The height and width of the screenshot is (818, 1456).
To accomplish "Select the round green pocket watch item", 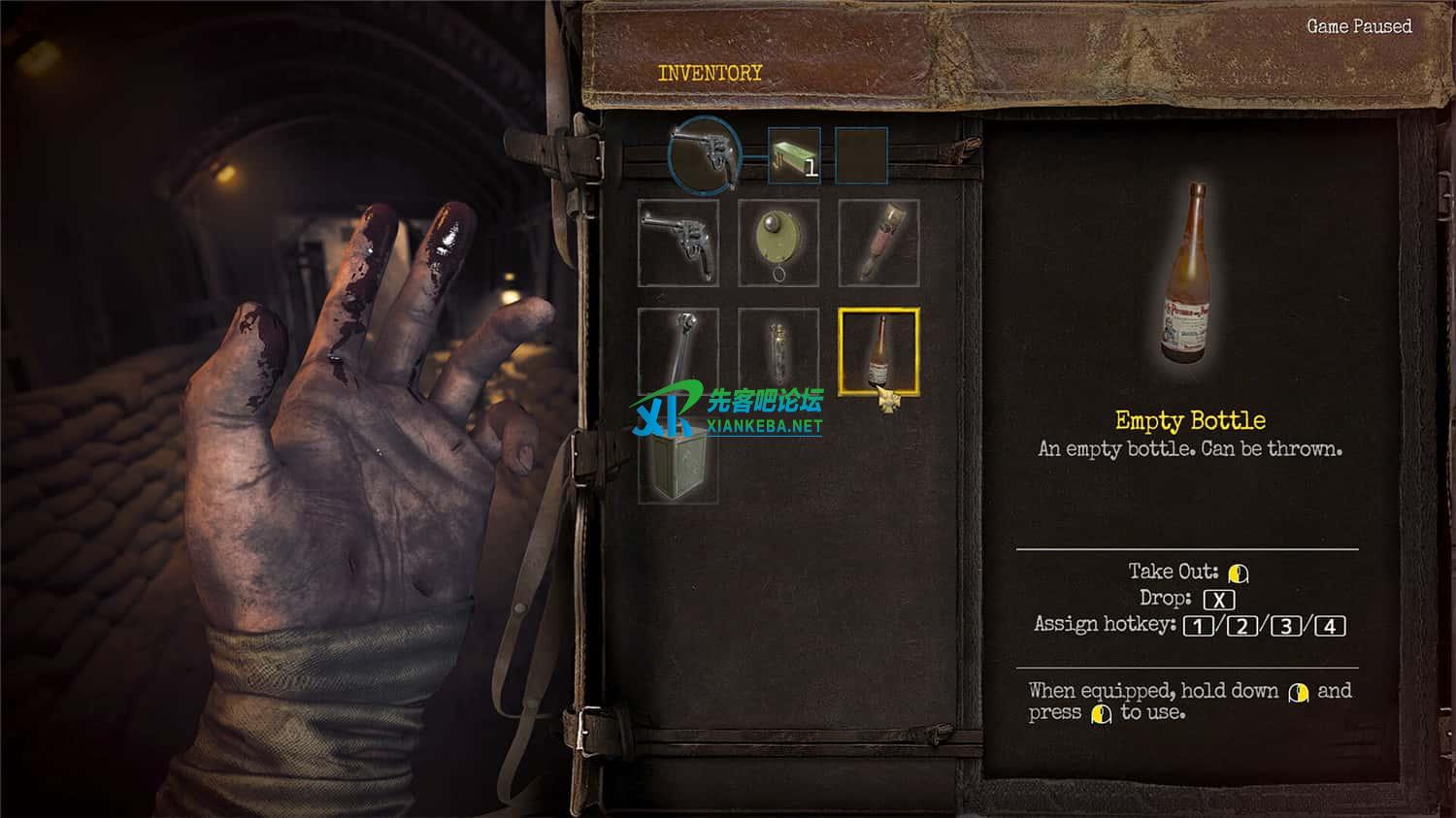I will tap(778, 243).
